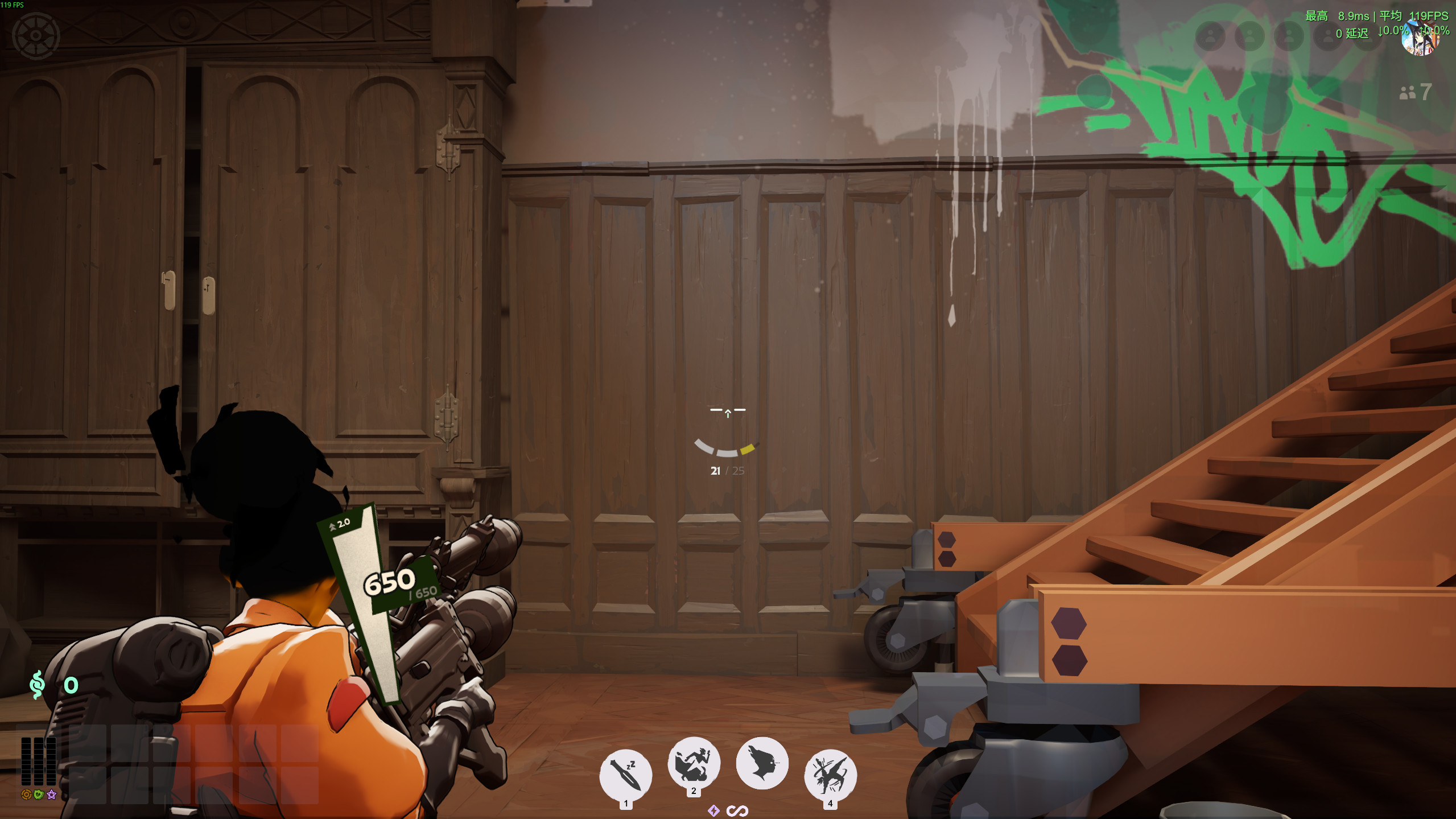Select the sleep dagger ability in slot 1
1456x819 pixels.
coord(626,767)
